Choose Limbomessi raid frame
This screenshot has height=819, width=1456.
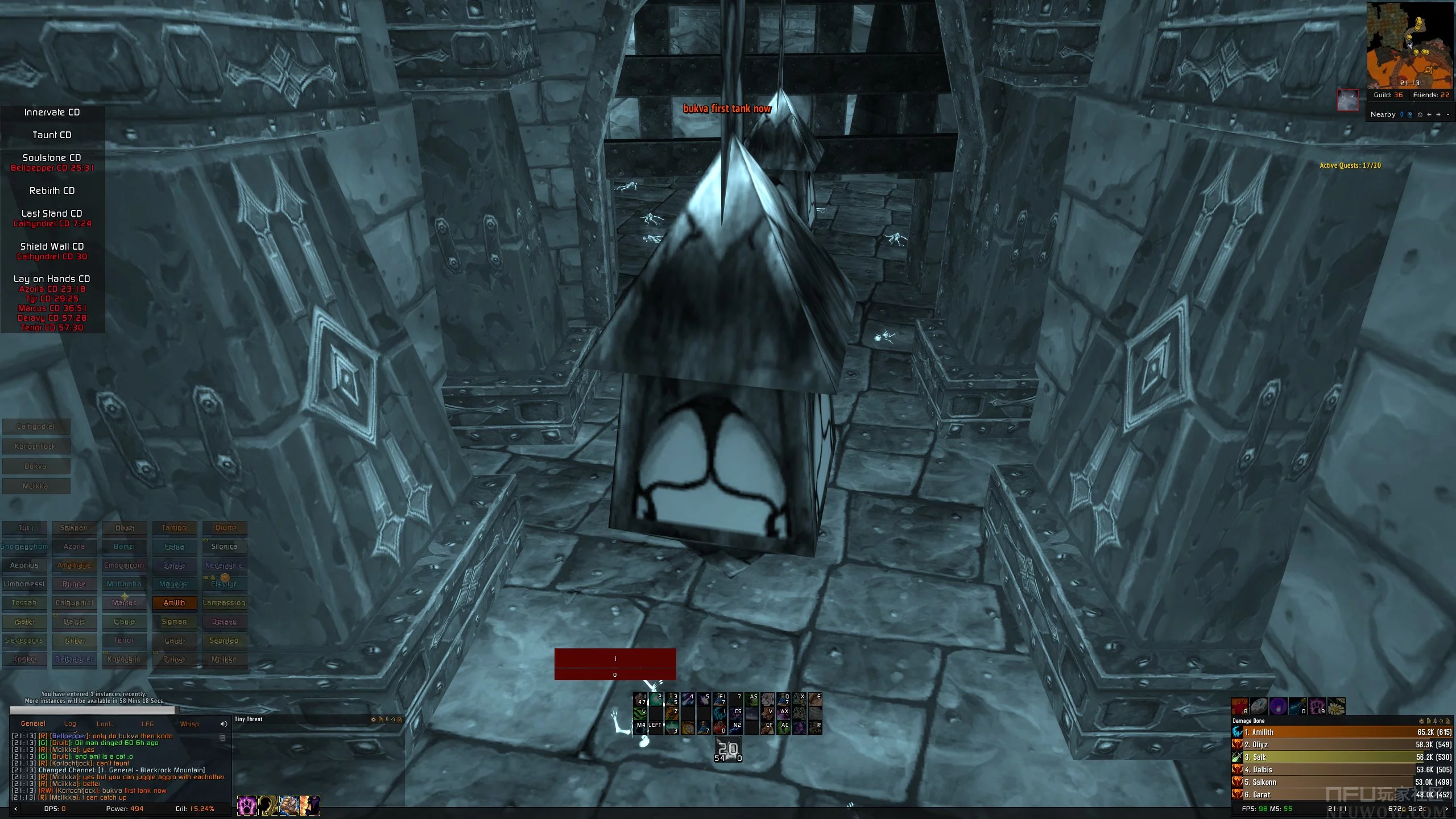pos(24,584)
